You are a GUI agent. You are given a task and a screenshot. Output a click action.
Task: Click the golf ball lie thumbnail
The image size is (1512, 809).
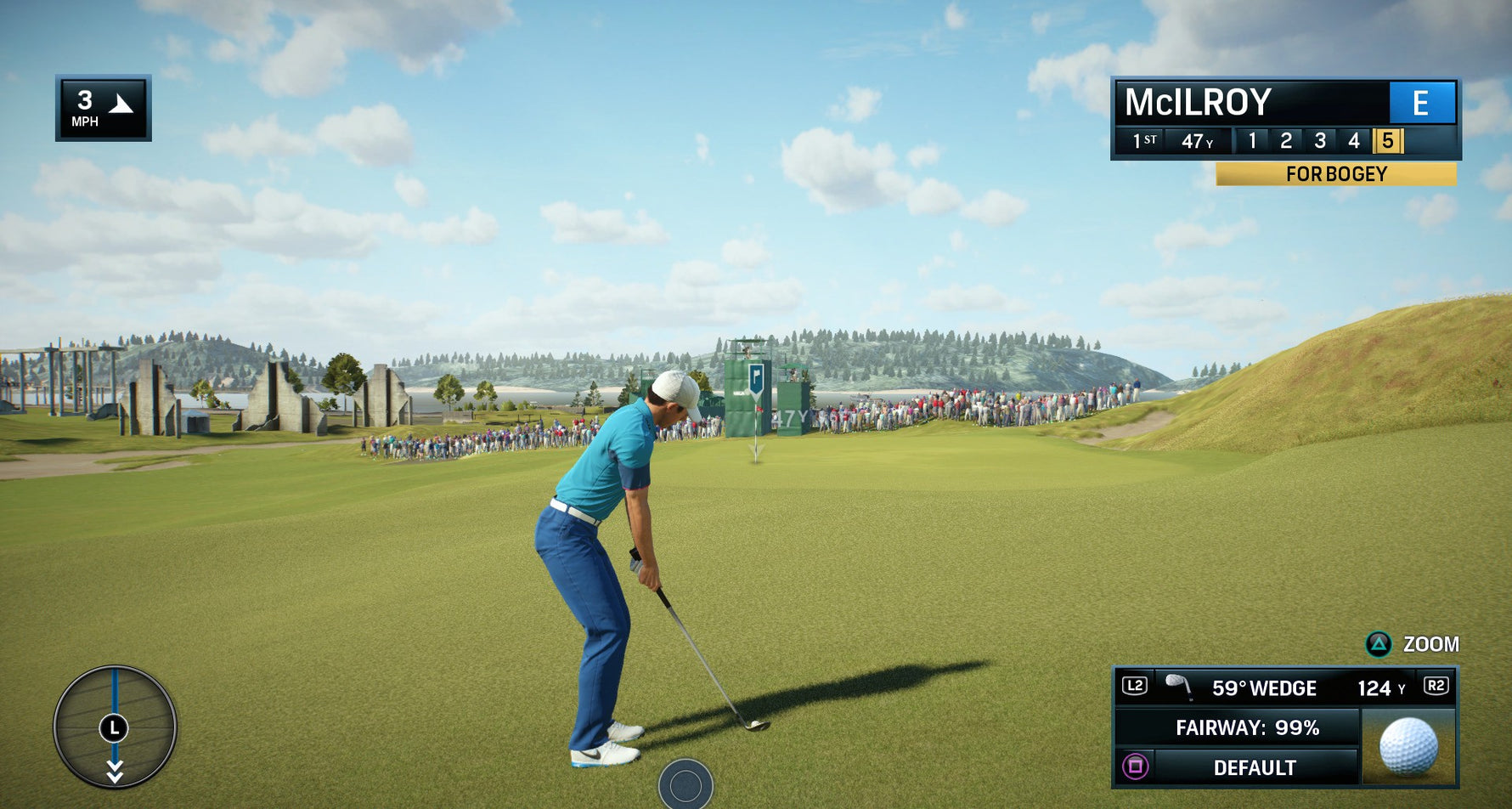(x=1408, y=746)
